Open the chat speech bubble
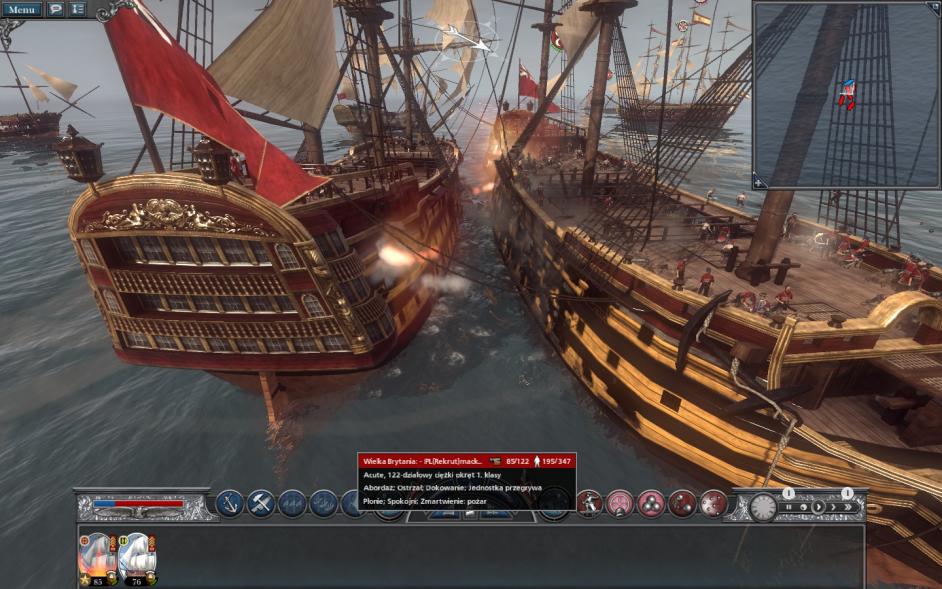The height and width of the screenshot is (589, 942). (55, 9)
